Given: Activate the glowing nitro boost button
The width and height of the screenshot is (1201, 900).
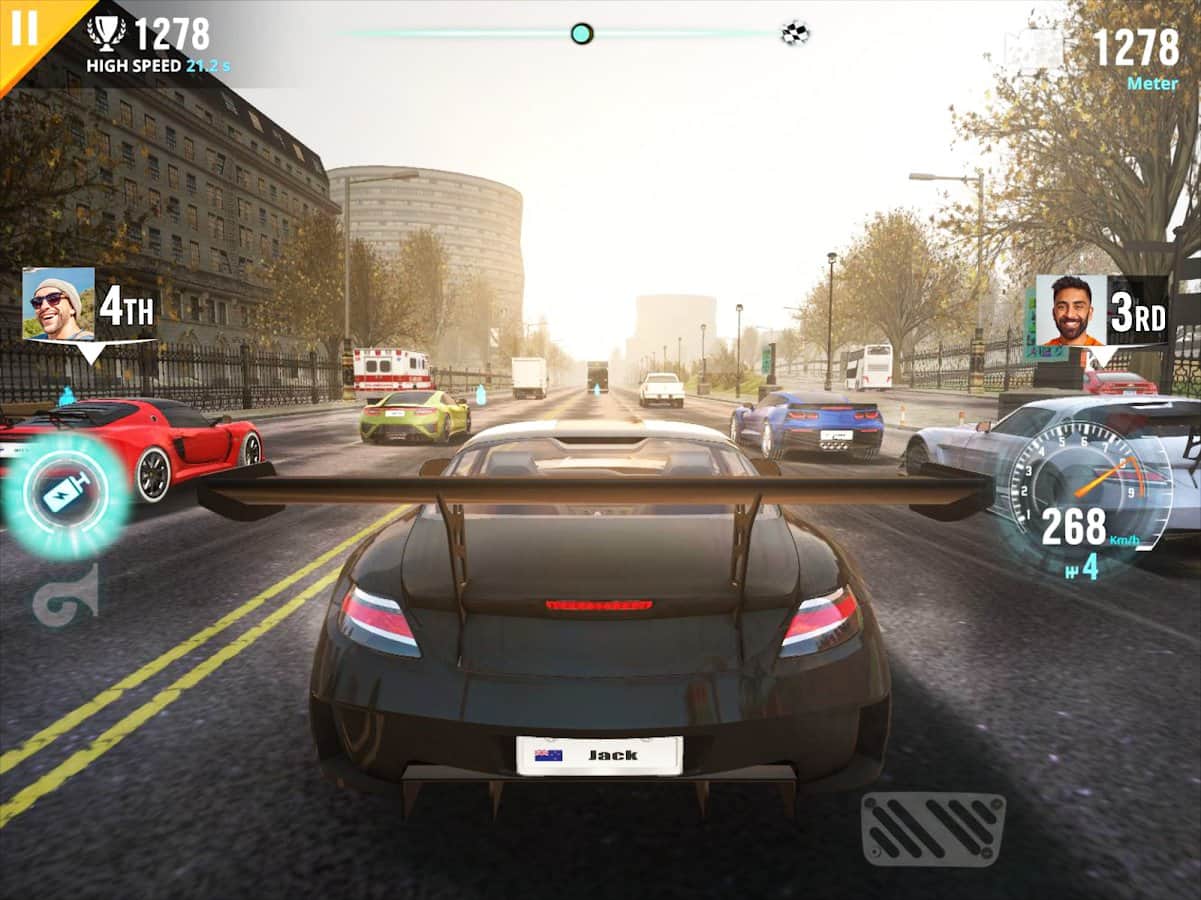Looking at the screenshot, I should pyautogui.click(x=66, y=494).
